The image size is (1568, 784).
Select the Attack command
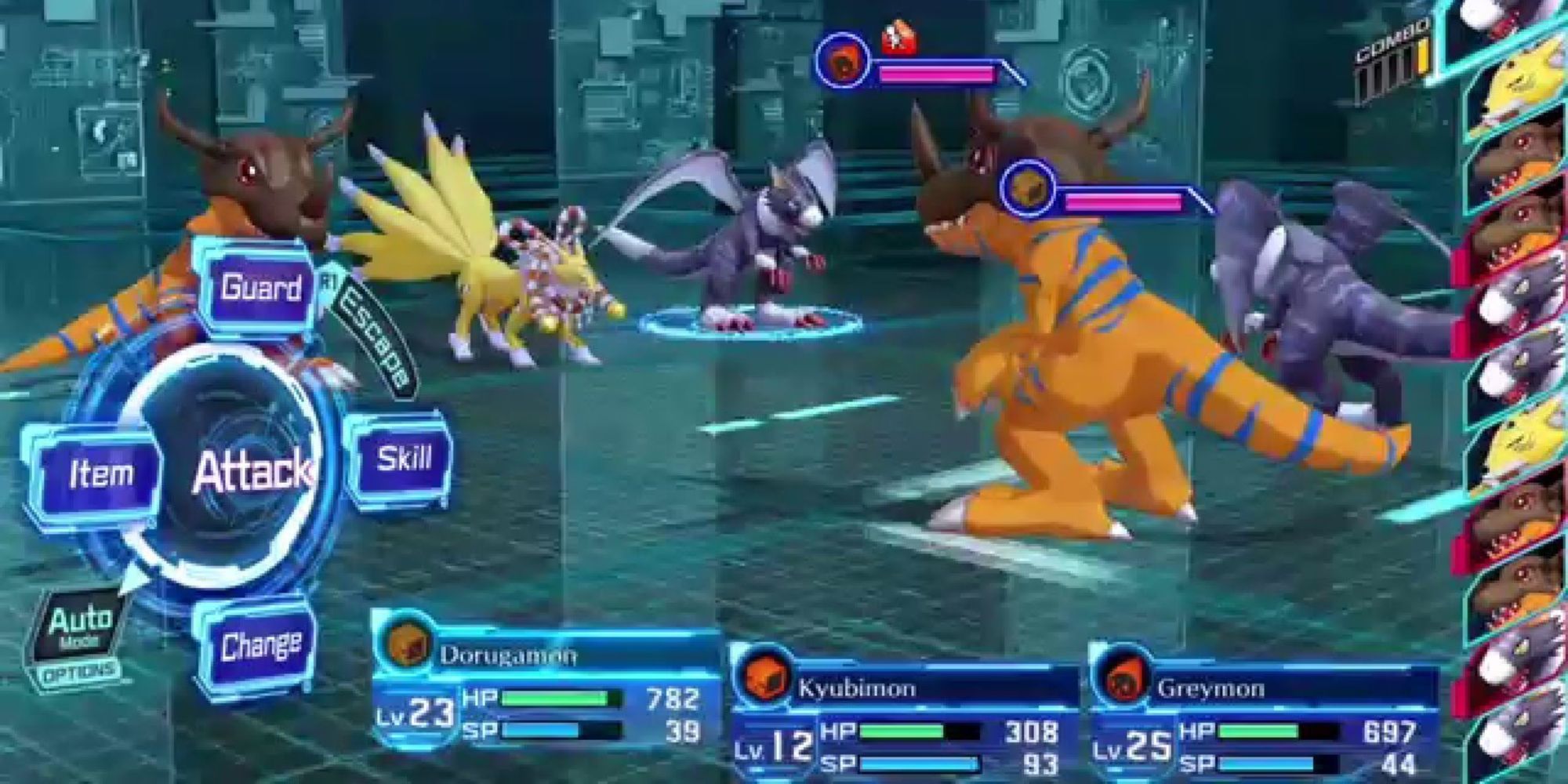click(x=249, y=472)
